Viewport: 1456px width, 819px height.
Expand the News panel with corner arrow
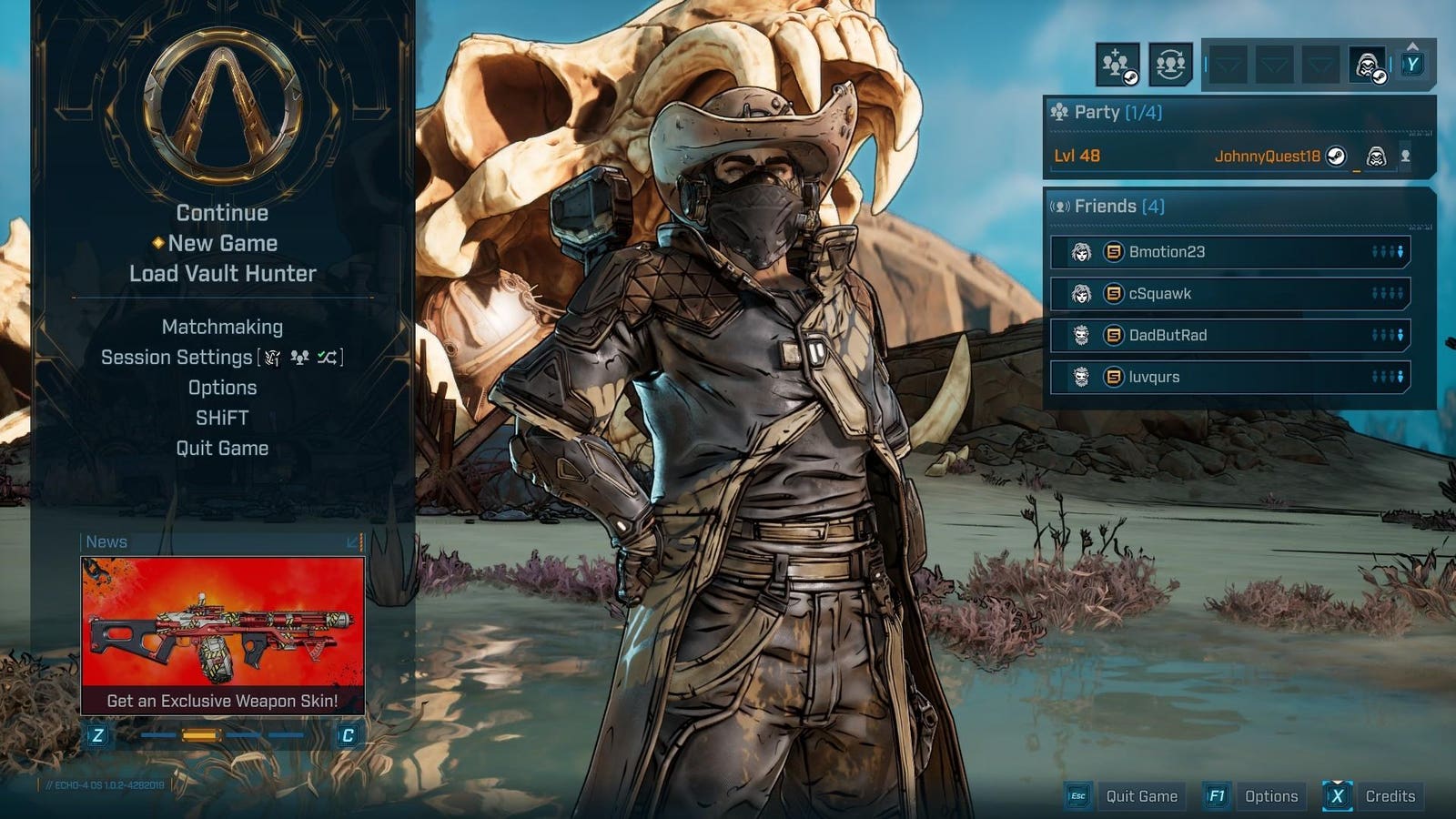click(x=354, y=542)
